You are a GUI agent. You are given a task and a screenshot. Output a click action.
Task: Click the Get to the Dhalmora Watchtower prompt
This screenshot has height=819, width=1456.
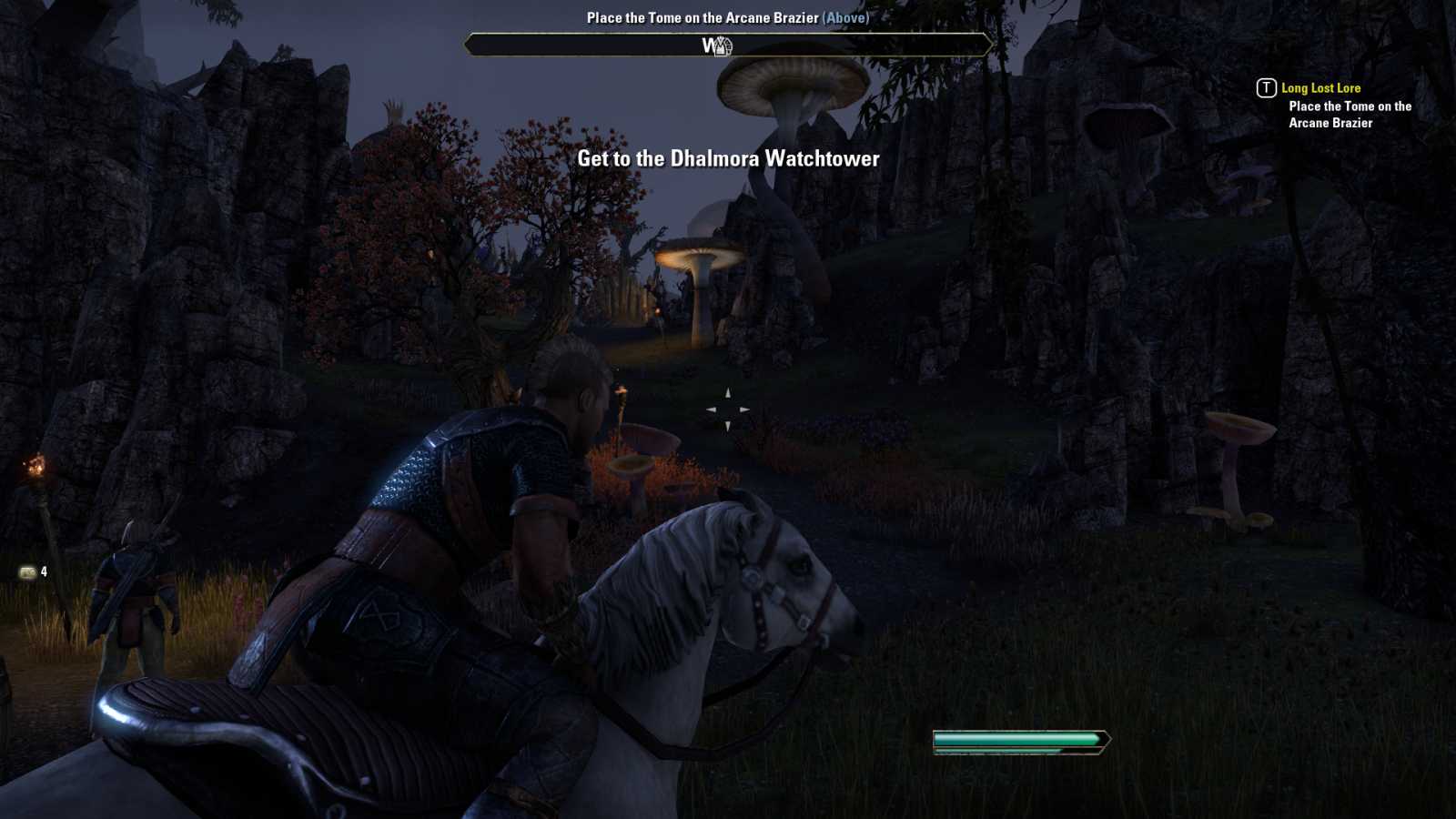point(727,157)
